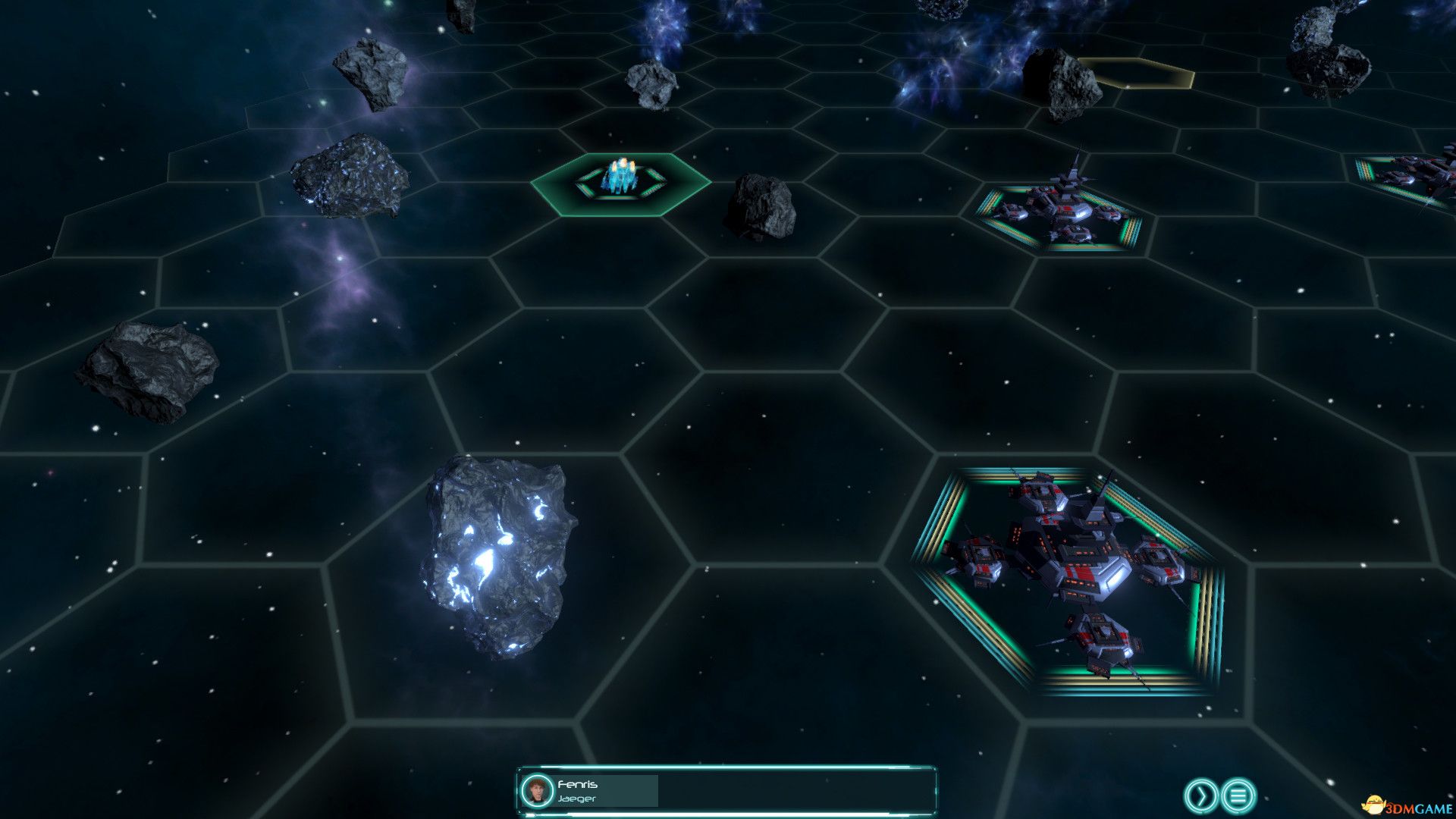The height and width of the screenshot is (819, 1456).
Task: Choose the yellow-outlined hex tile
Action: [x=1137, y=74]
